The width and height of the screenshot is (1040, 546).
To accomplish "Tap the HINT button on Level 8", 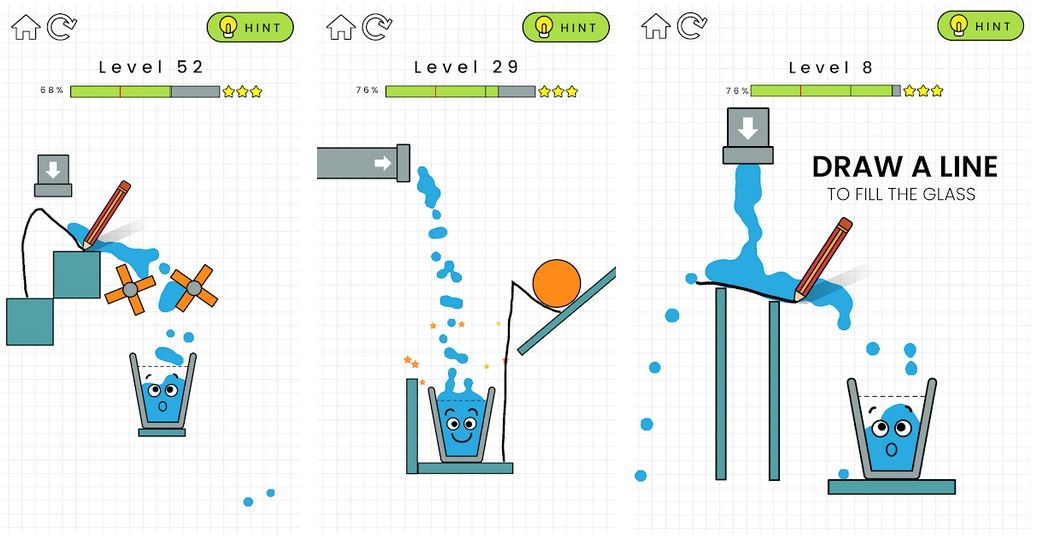I will pos(980,26).
